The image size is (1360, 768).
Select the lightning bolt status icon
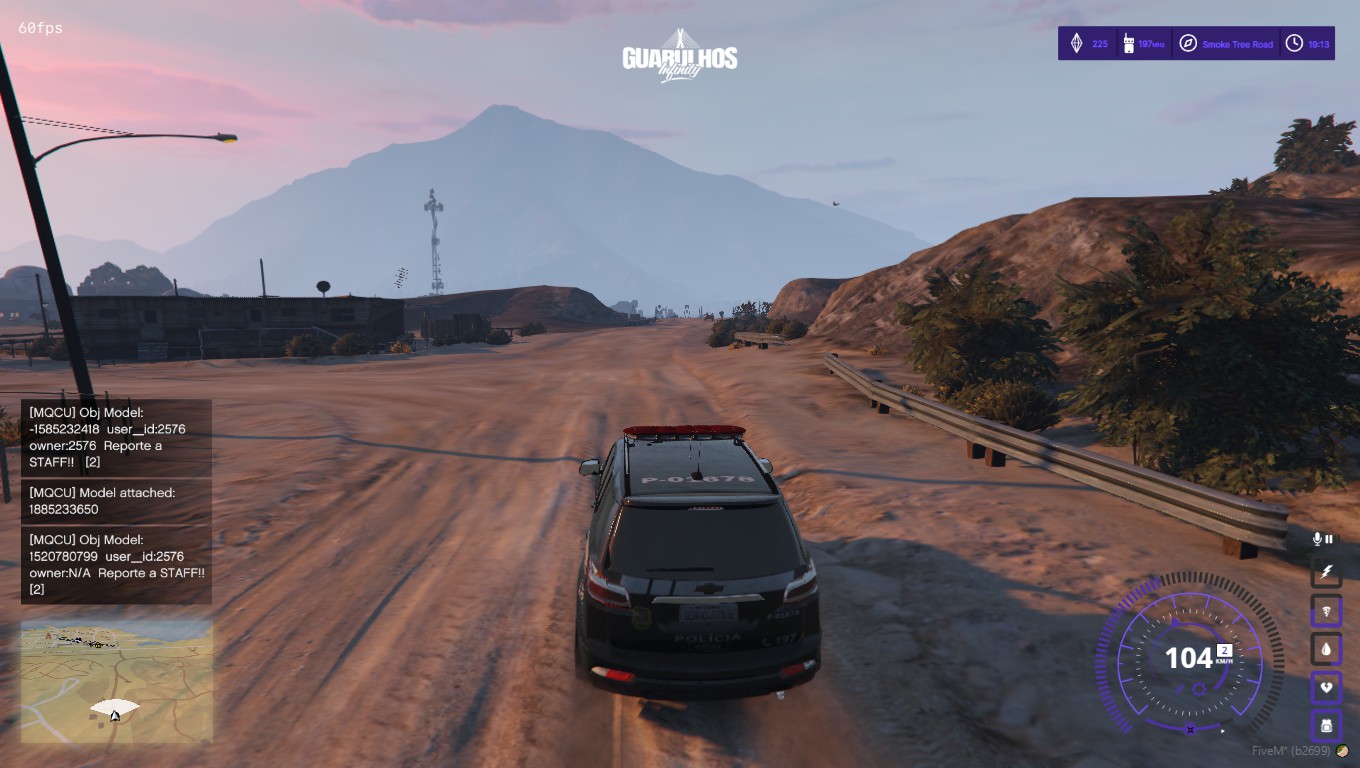click(x=1326, y=572)
